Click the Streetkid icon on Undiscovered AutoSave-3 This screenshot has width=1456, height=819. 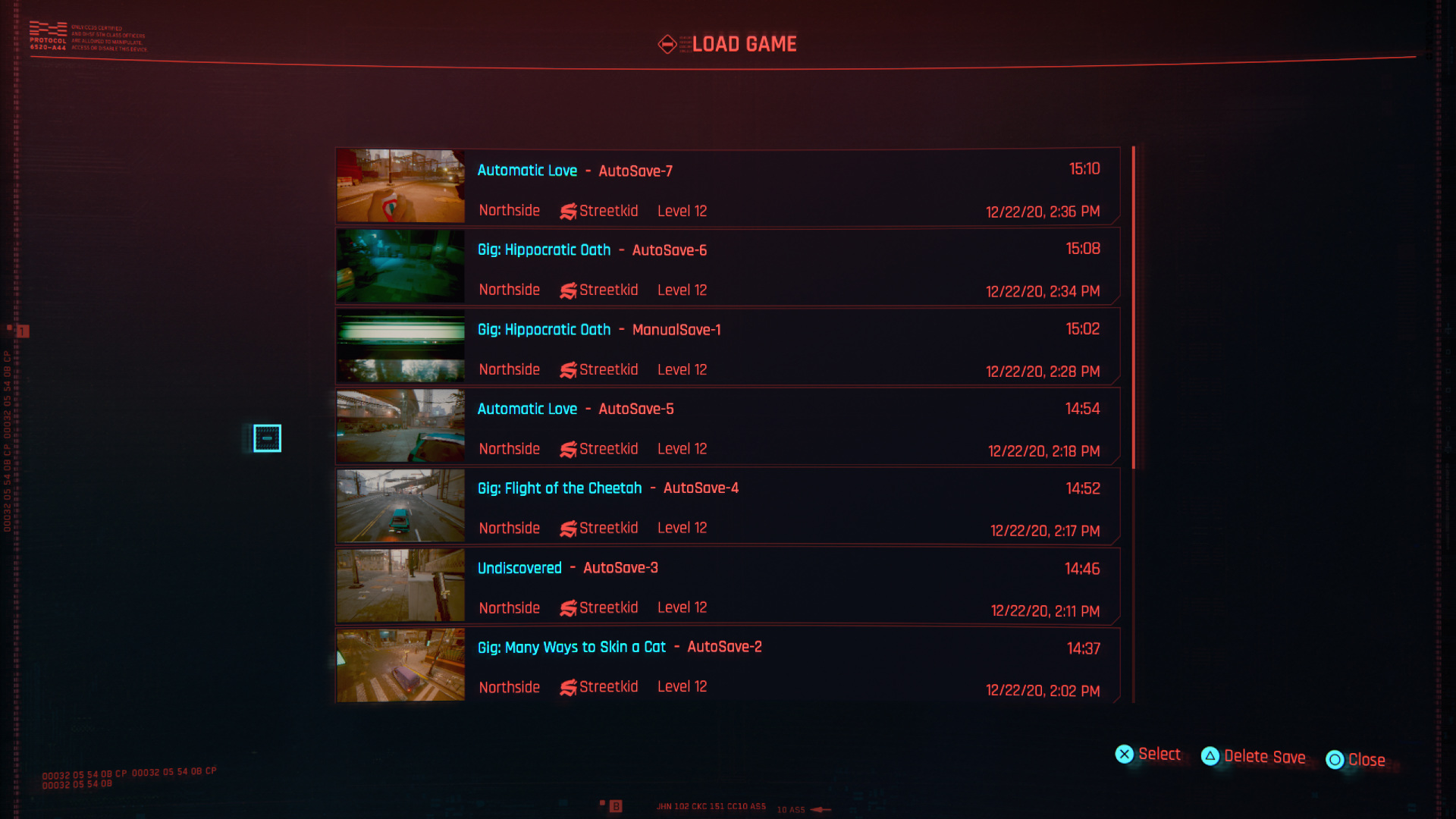coord(568,607)
